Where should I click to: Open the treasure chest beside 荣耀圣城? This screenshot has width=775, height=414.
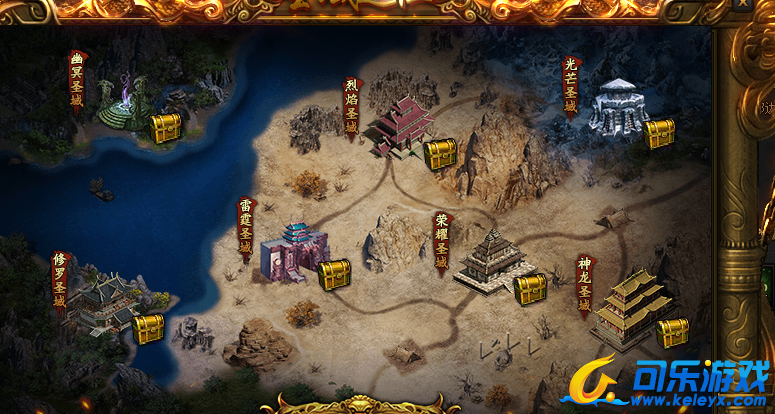530,289
